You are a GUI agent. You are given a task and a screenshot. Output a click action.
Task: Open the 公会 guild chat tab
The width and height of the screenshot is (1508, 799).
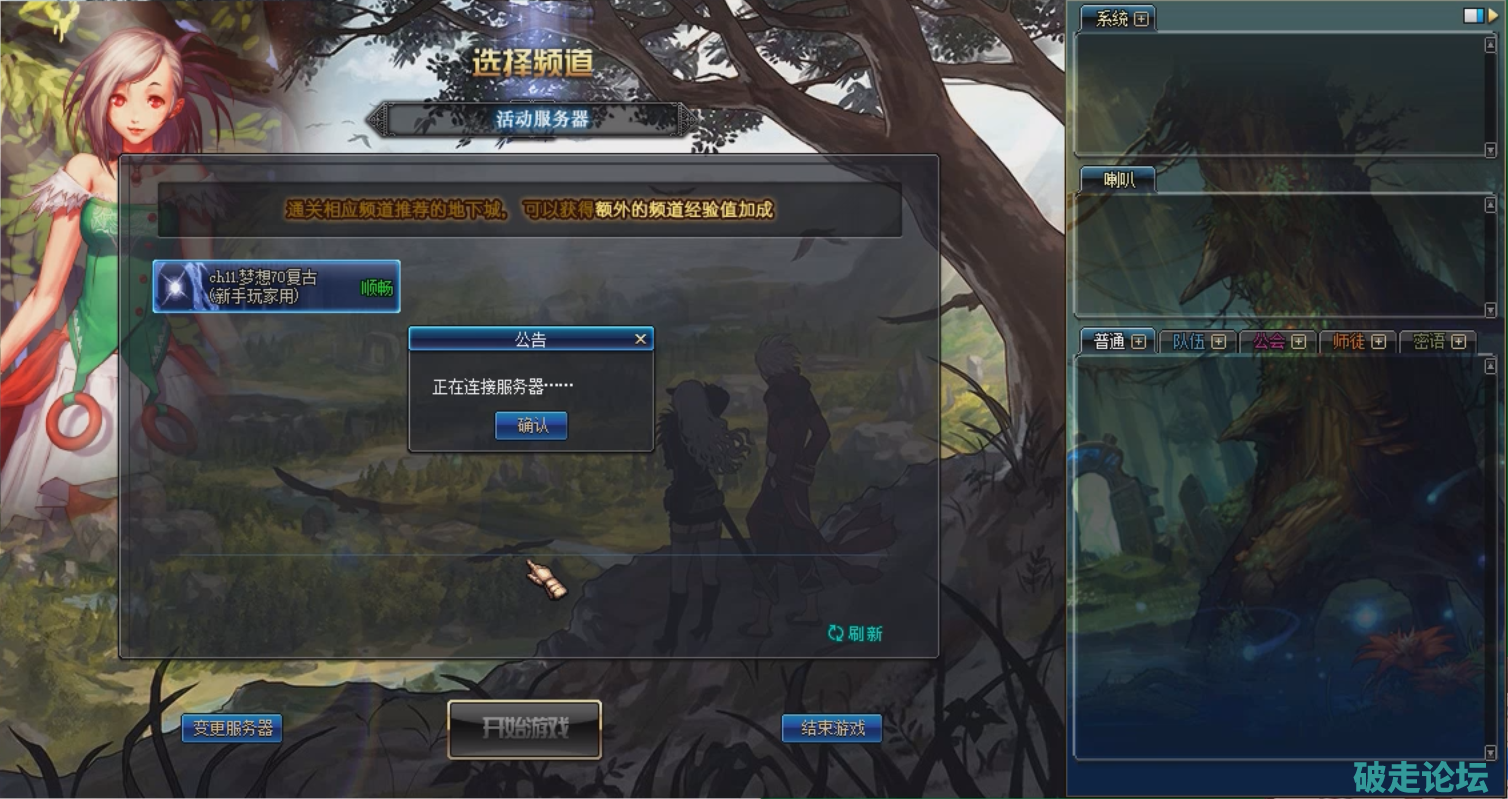[x=1269, y=342]
